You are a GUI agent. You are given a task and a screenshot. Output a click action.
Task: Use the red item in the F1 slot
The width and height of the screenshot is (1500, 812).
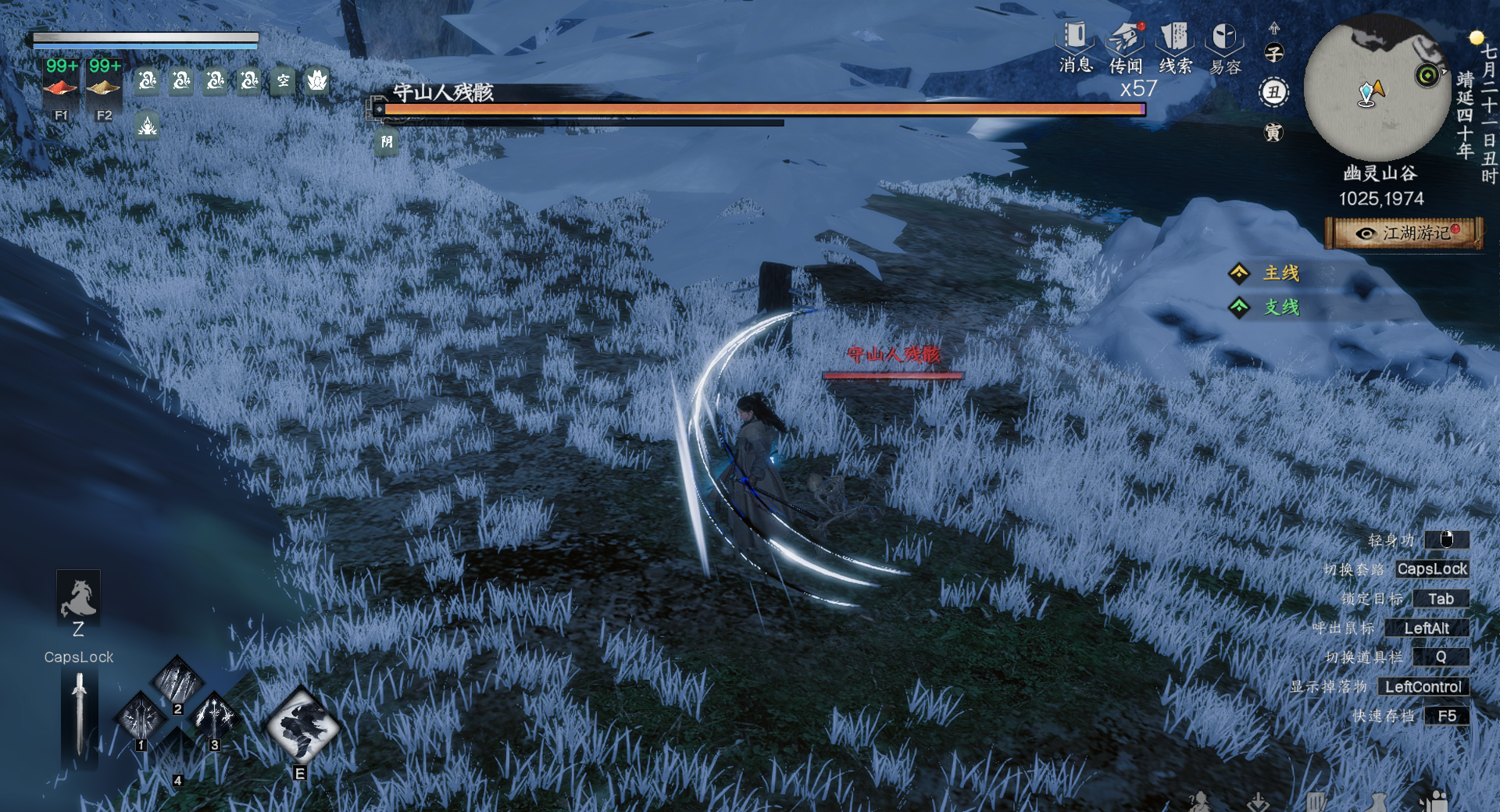pos(60,86)
